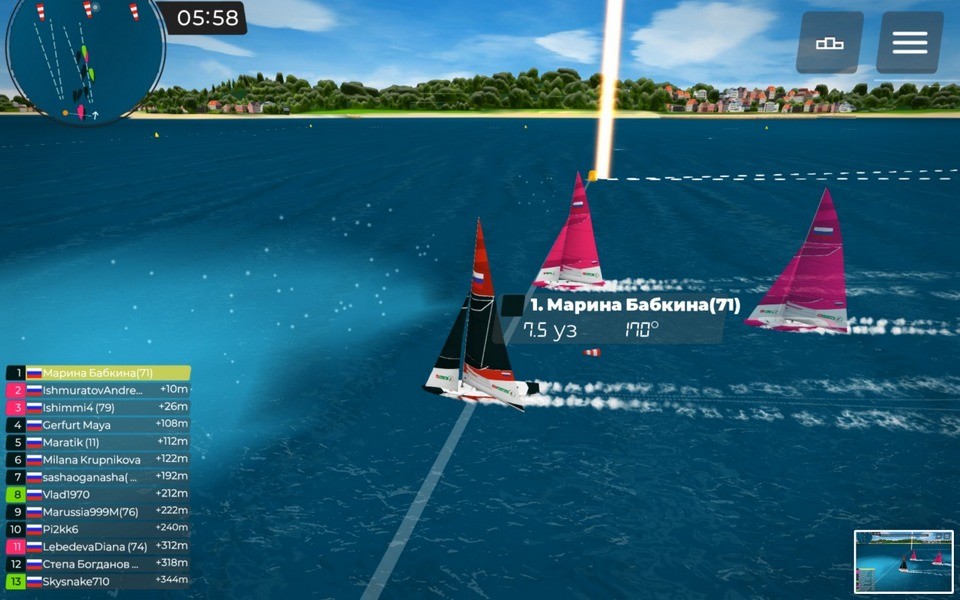Pick Степа Богданов in the ranking list
The width and height of the screenshot is (960, 600).
click(x=98, y=564)
